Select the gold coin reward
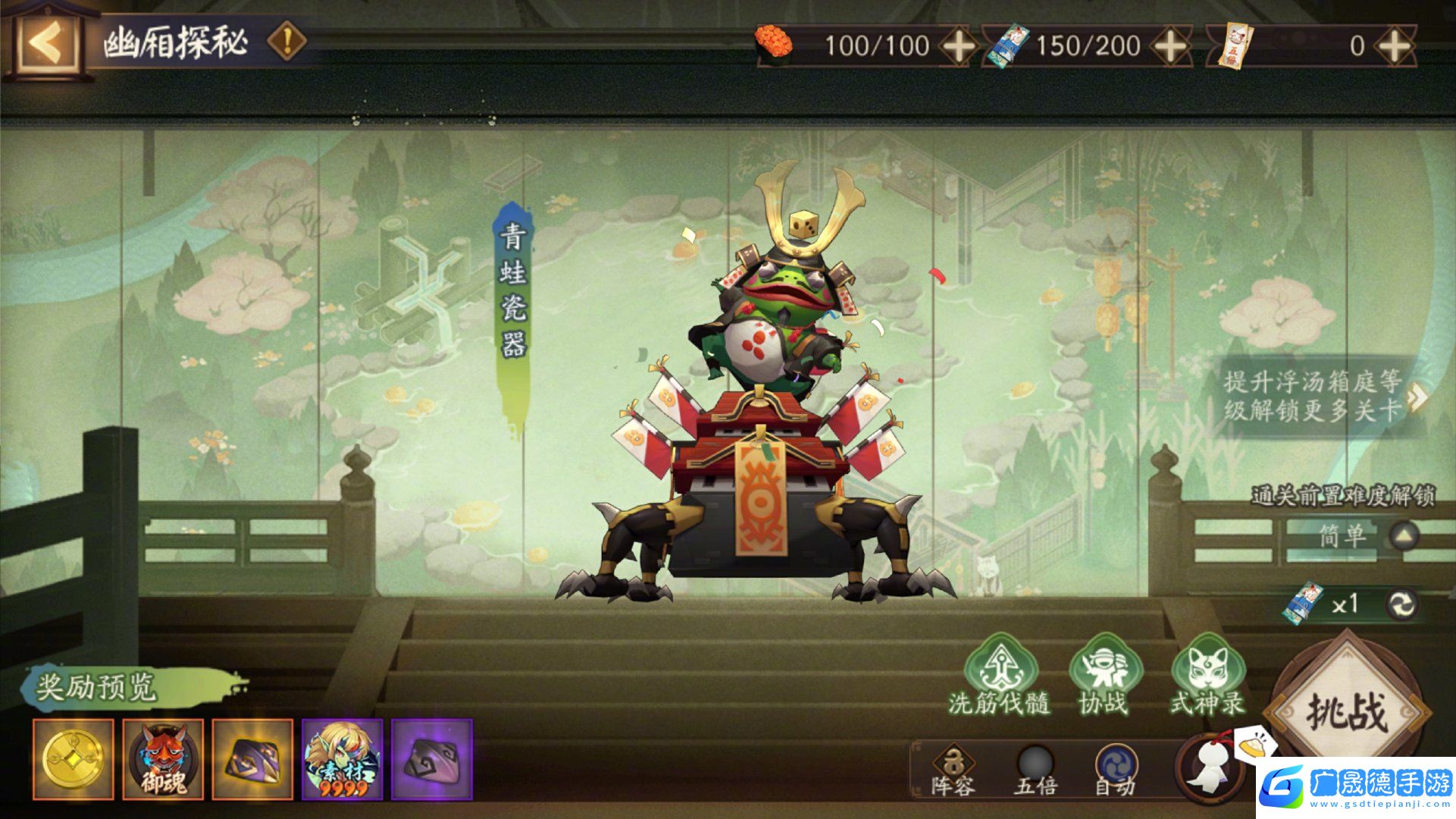The height and width of the screenshot is (819, 1456). [74, 759]
